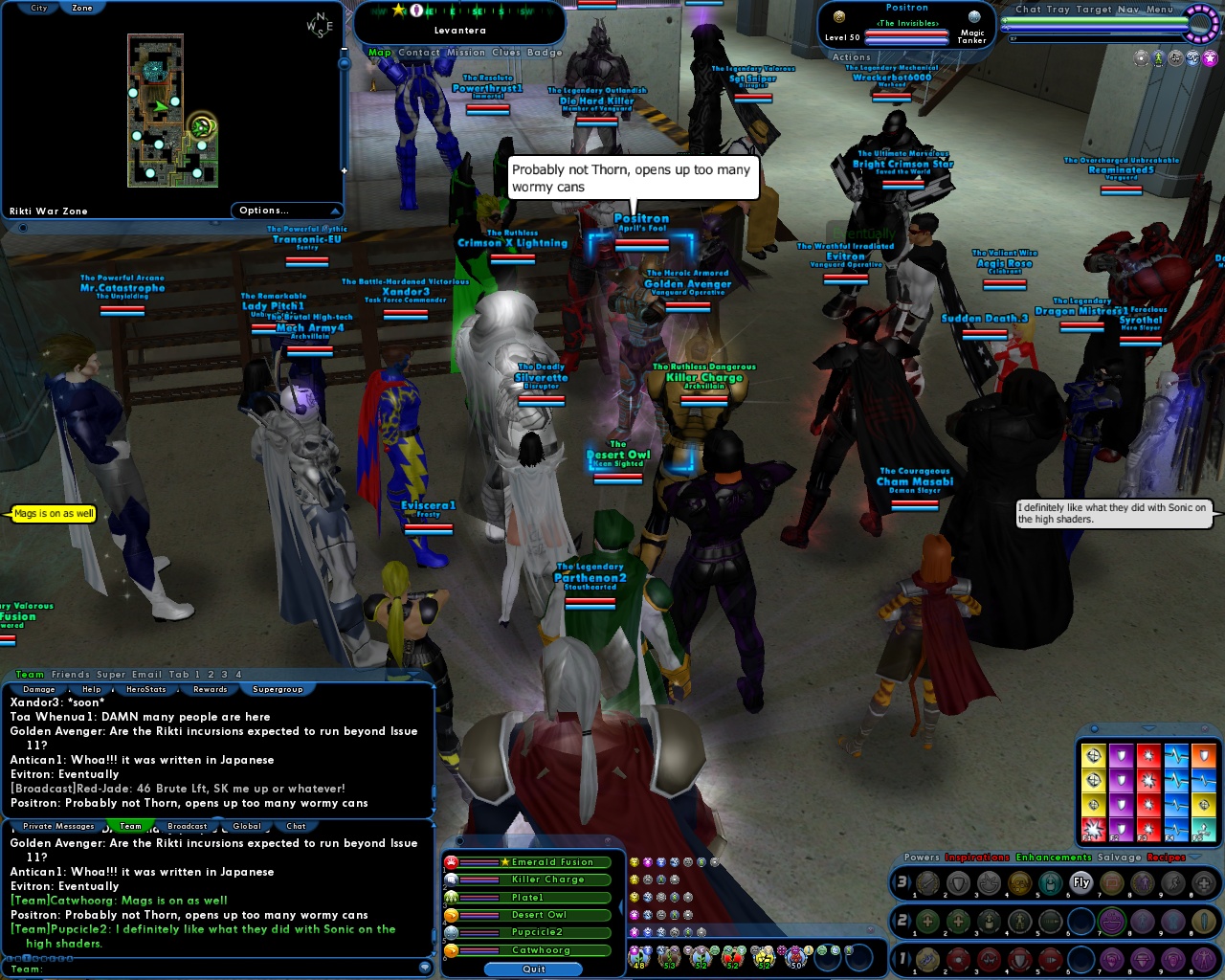Click the gold power in slot 4 of tray 3
Screen dimensions: 1225x980
pyautogui.click(x=1020, y=882)
